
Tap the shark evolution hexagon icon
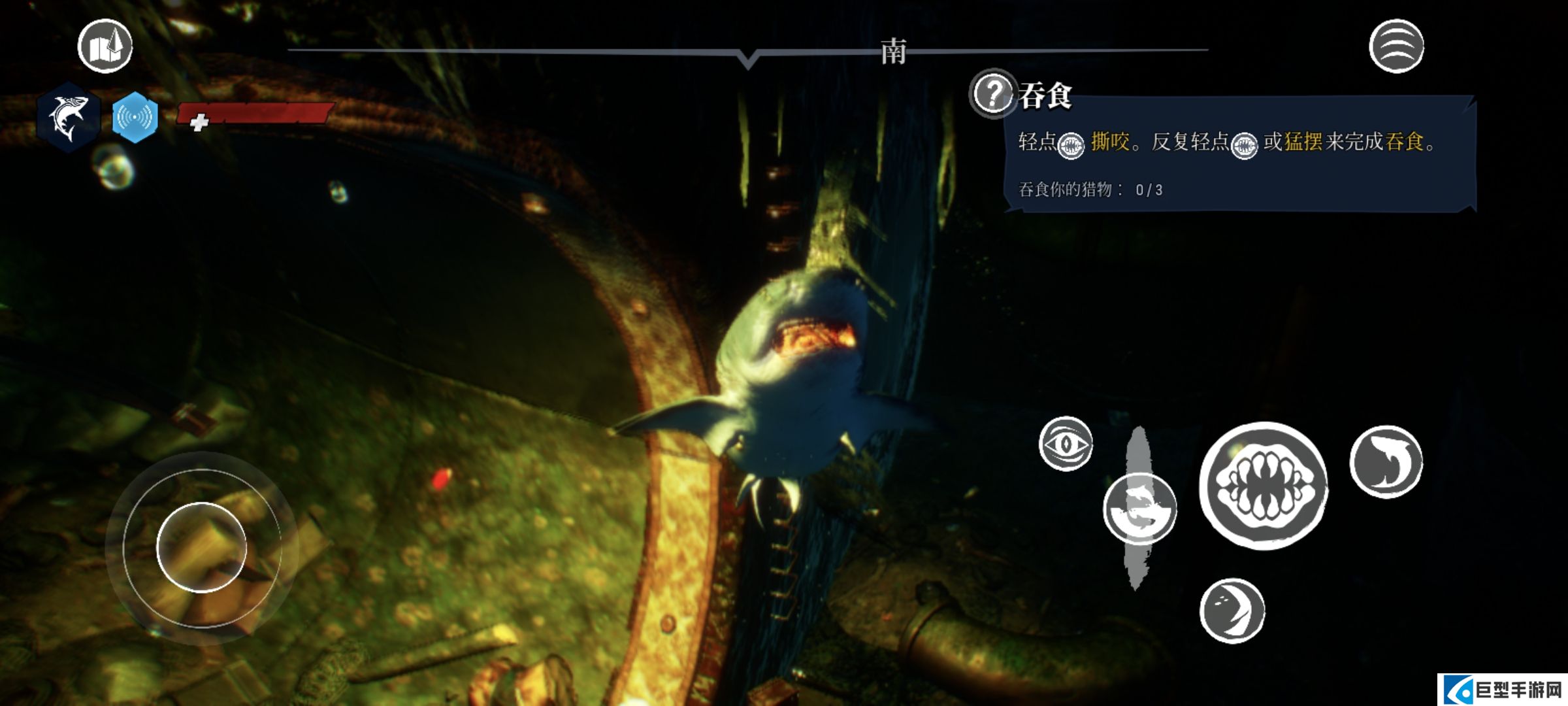pos(68,118)
